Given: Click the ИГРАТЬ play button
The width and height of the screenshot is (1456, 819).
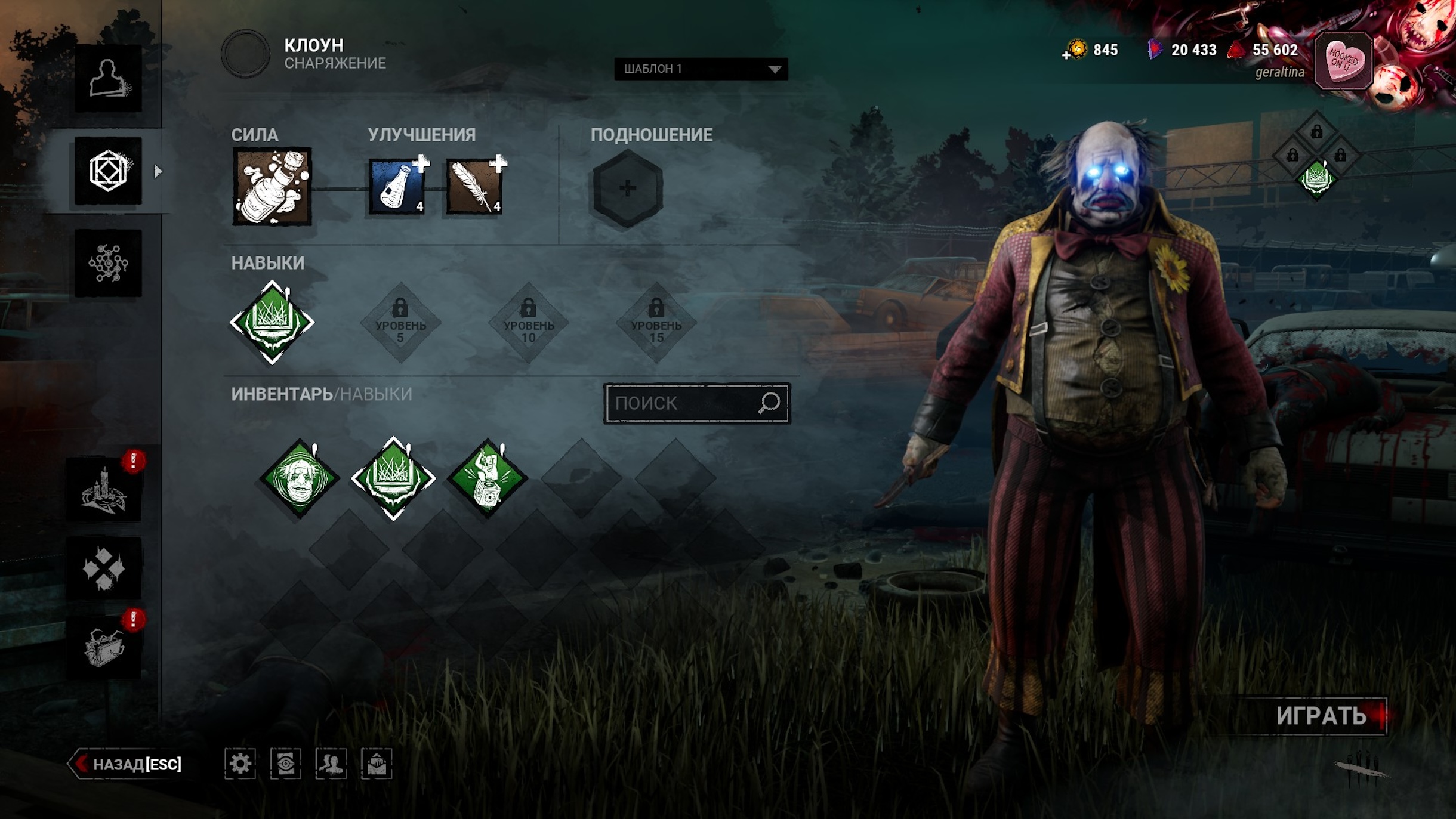Looking at the screenshot, I should (1321, 716).
